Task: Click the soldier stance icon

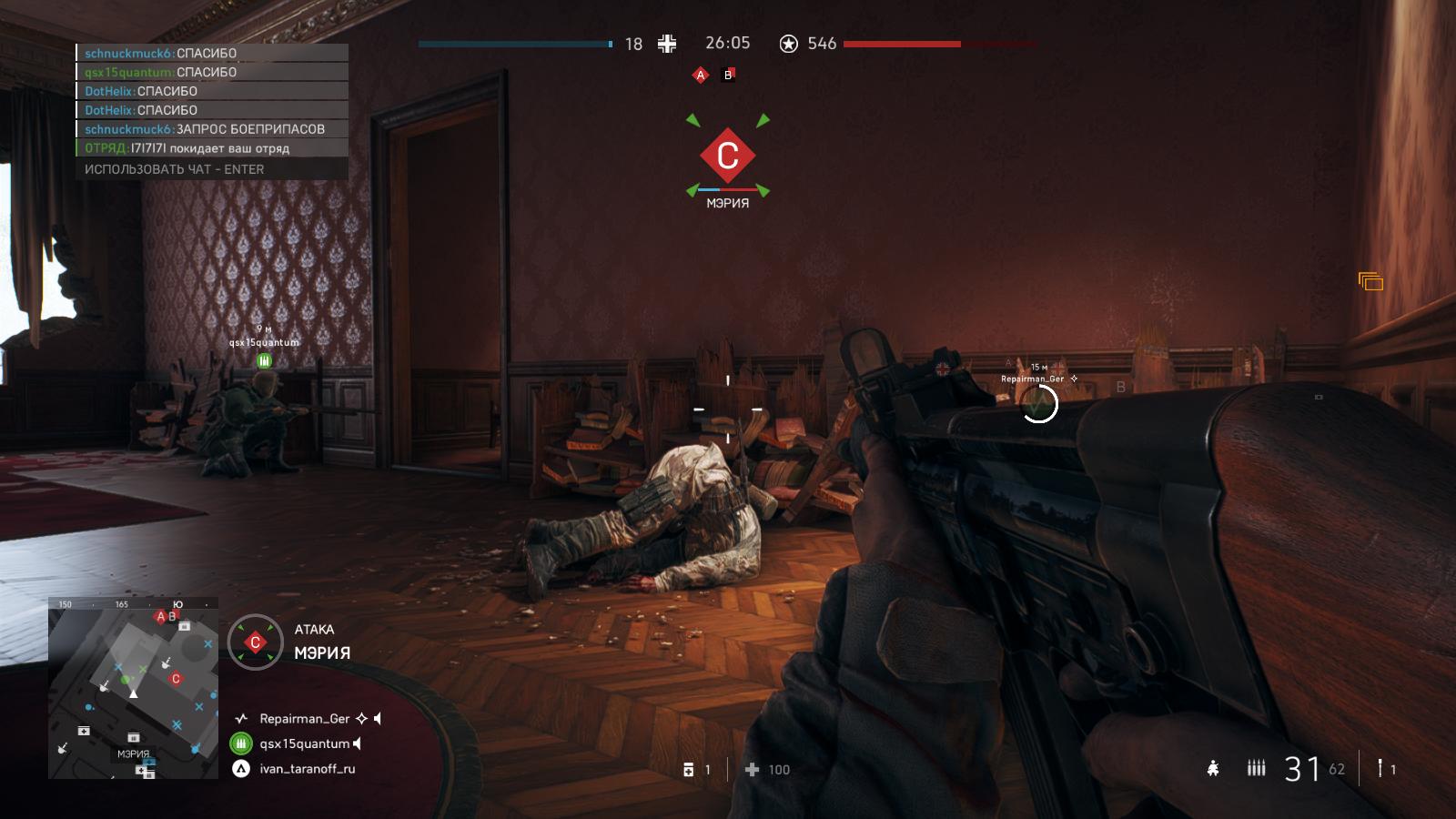Action: 1213,769
